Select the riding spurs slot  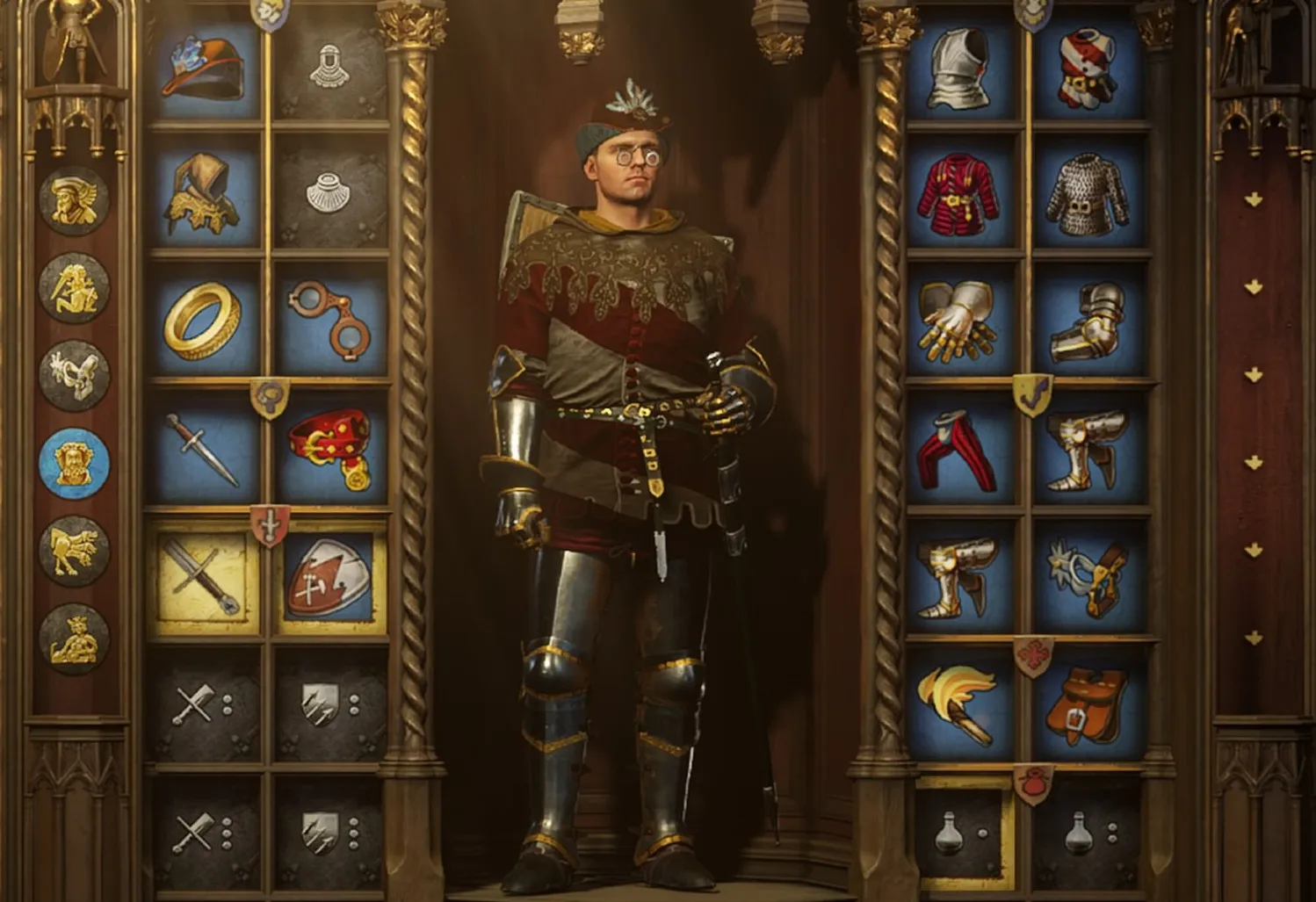1088,577
